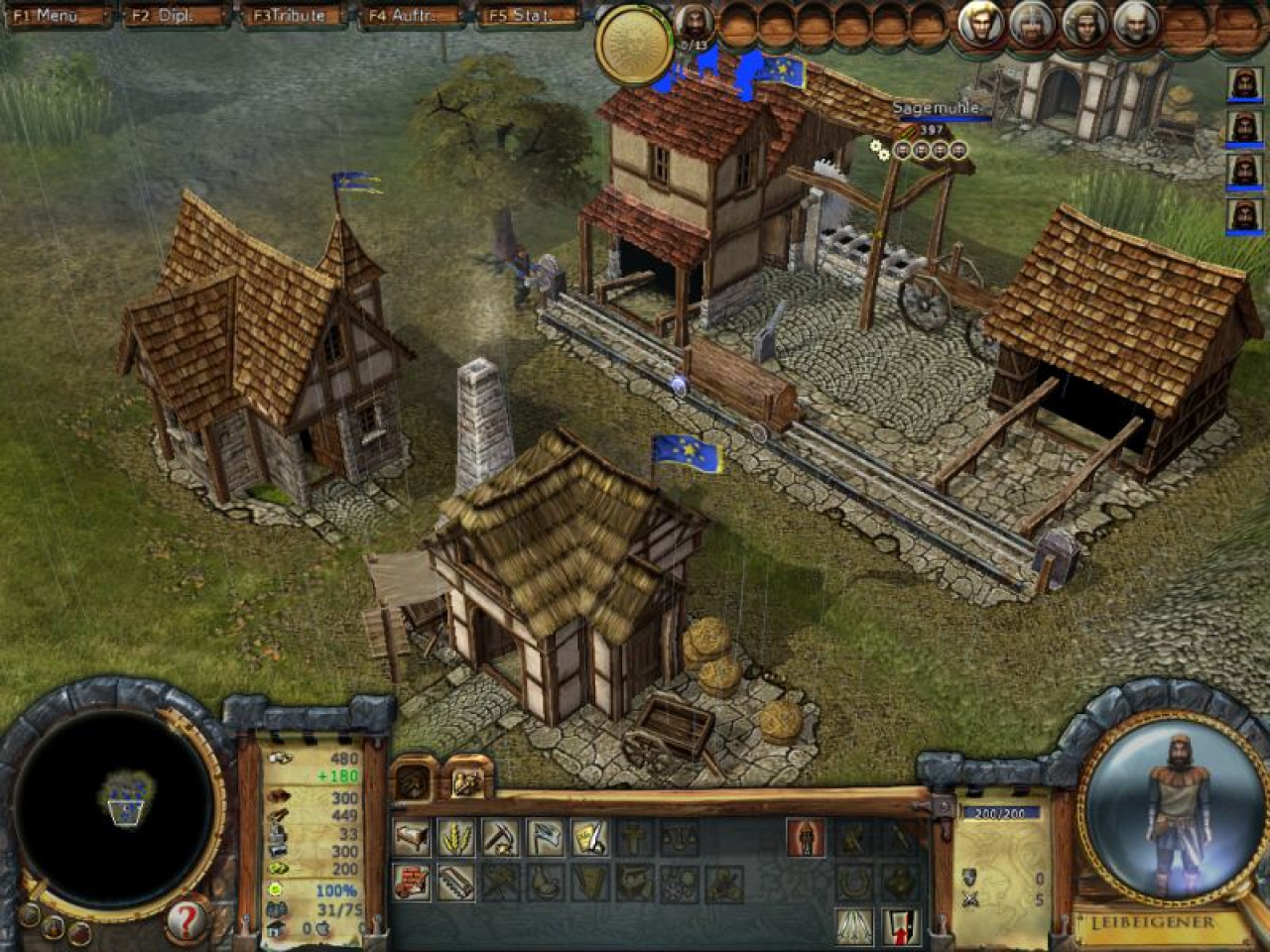Click the golden sun medallion
The height and width of the screenshot is (952, 1270).
(631, 42)
